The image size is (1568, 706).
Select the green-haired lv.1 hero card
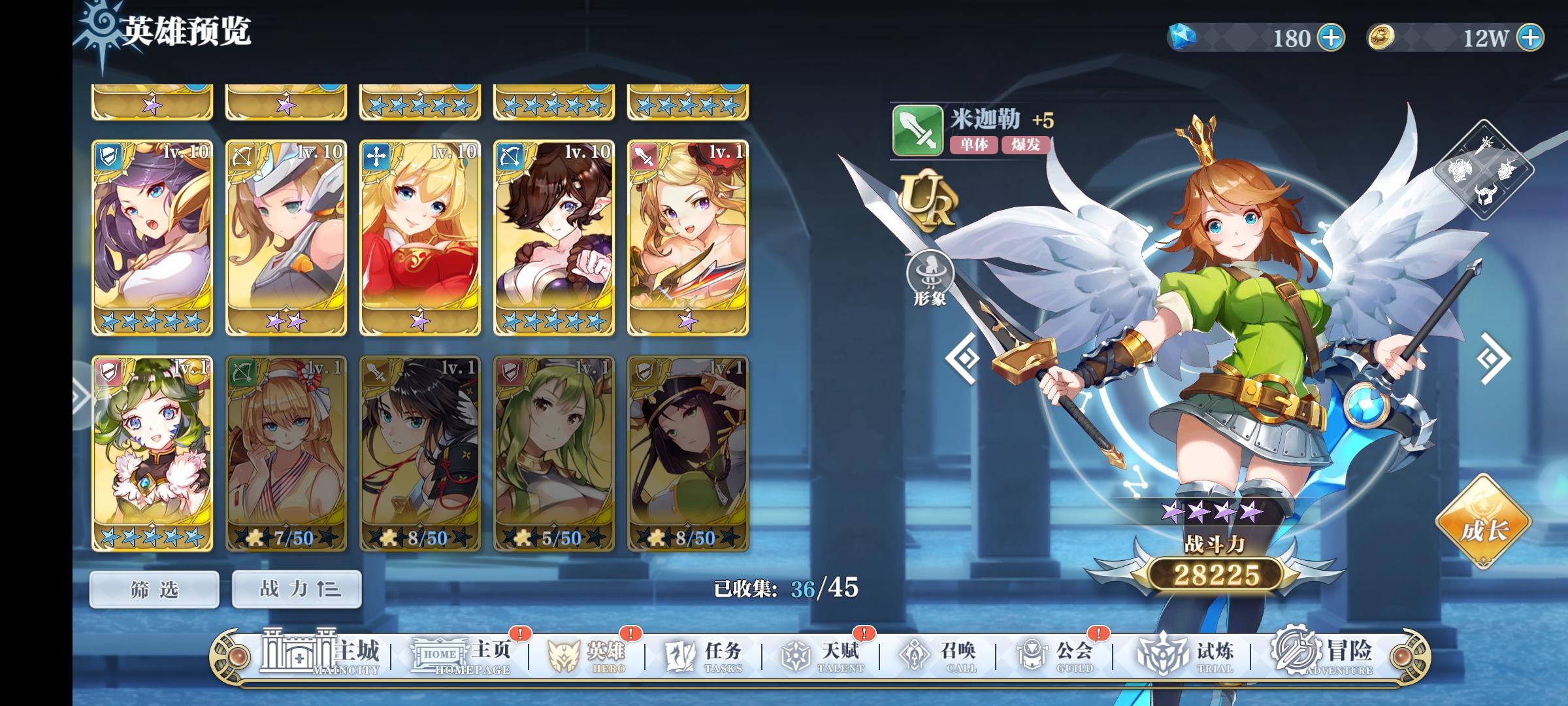coord(154,451)
